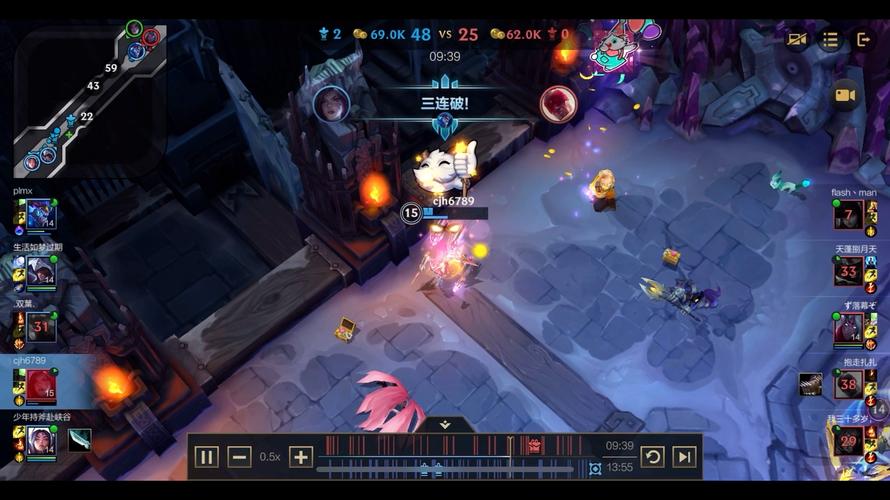Select 抱走扎扎's champion portrait
Image resolution: width=890 pixels, height=500 pixels.
point(849,384)
